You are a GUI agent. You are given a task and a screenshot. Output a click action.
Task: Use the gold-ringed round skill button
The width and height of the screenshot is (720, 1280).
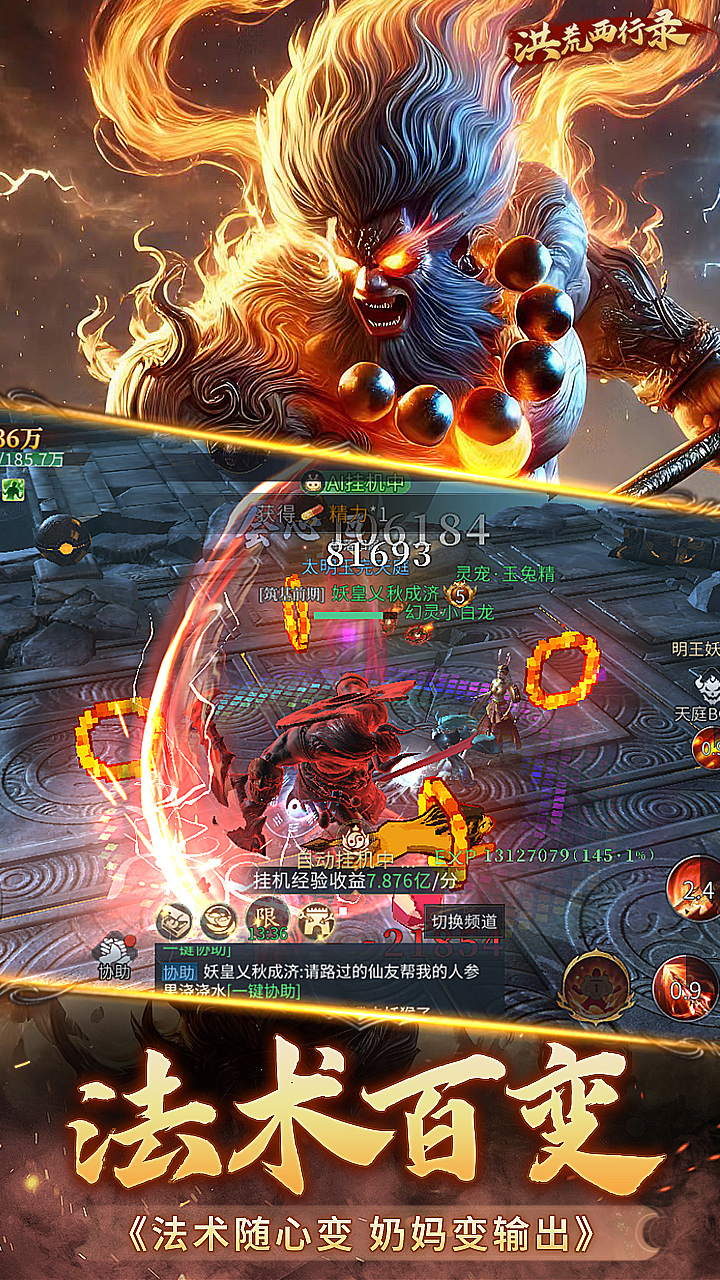[x=597, y=984]
